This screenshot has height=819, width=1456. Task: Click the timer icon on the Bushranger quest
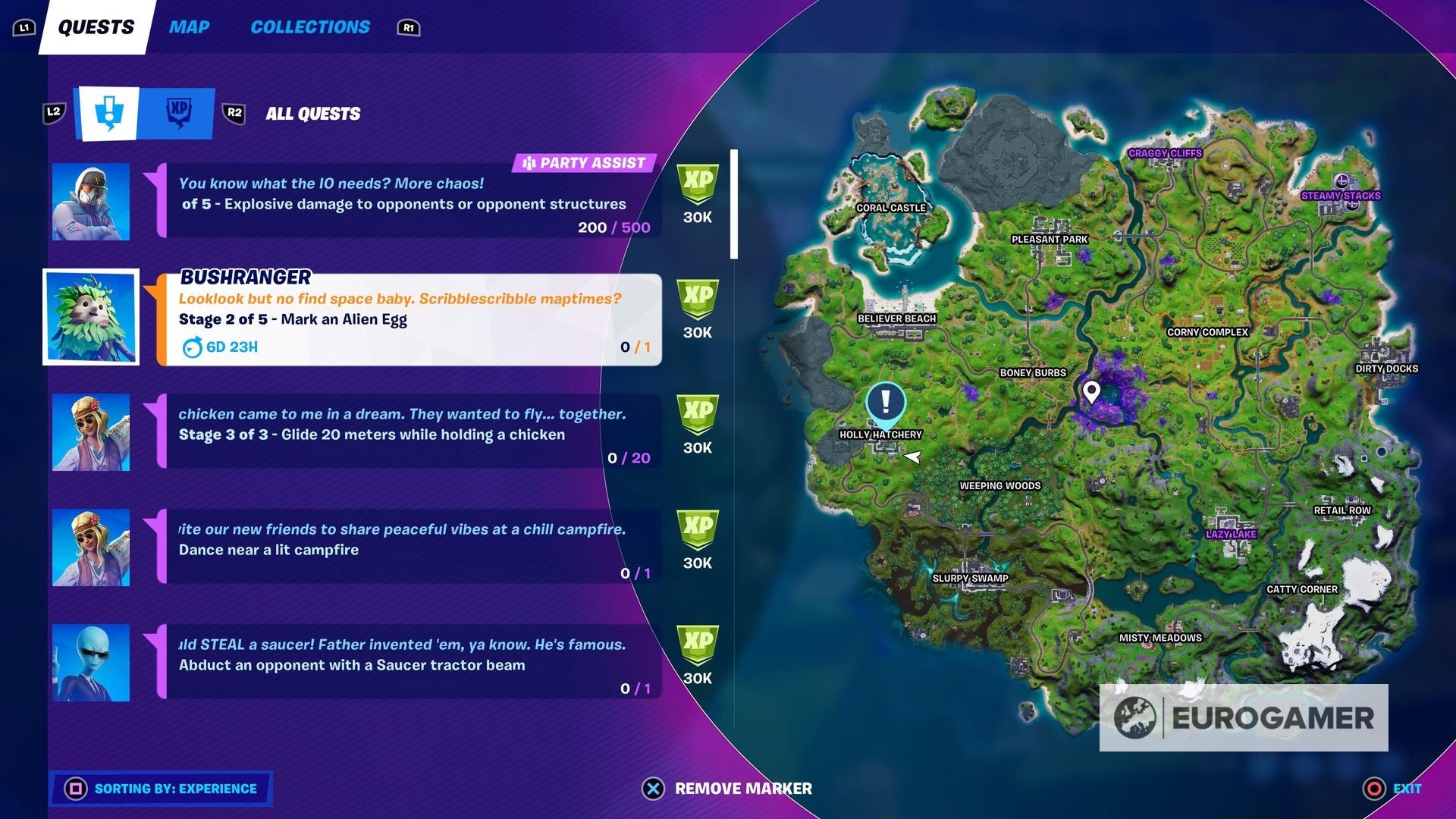[192, 347]
